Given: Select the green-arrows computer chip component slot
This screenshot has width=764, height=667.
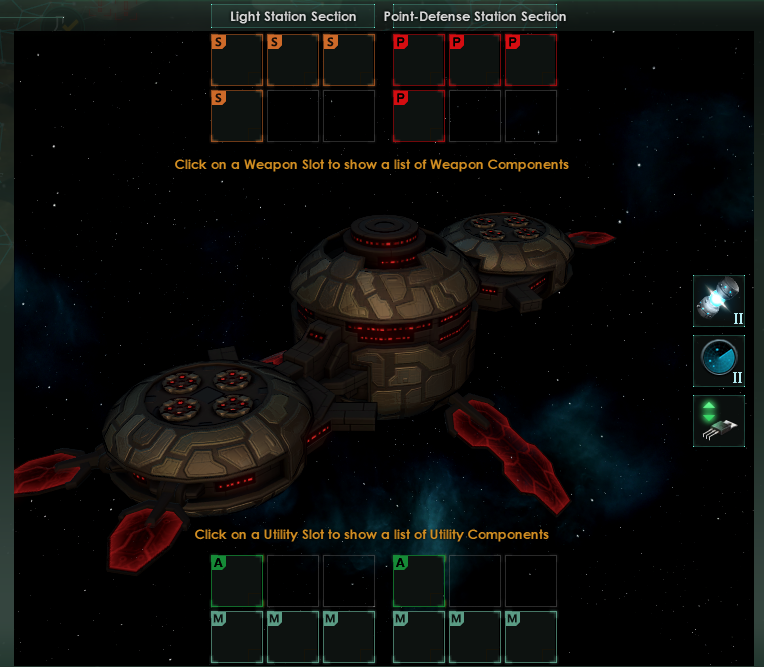Looking at the screenshot, I should (718, 421).
